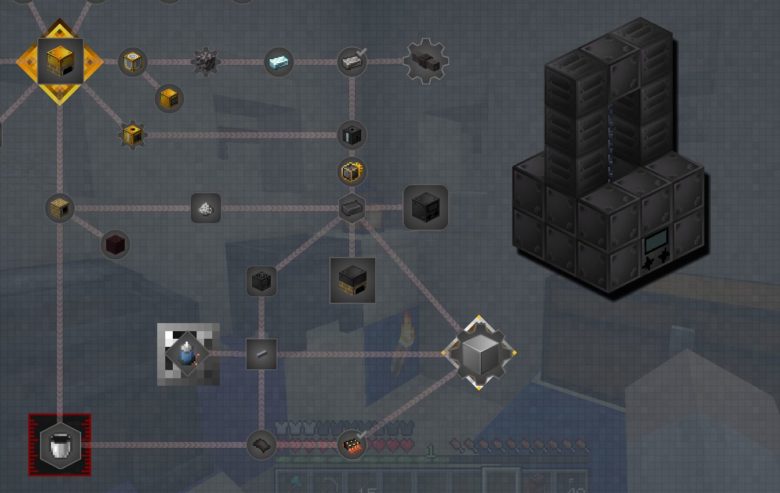Image resolution: width=780 pixels, height=493 pixels.
Task: Open the large gold diamond-framed quest node
Action: [x=60, y=62]
